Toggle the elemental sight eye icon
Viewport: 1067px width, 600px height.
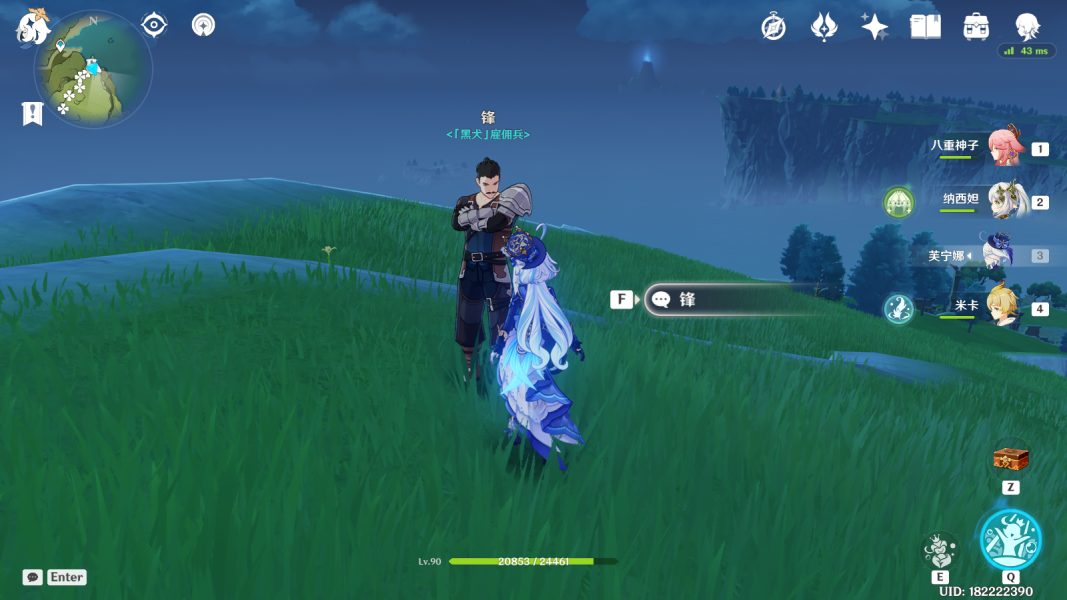tap(154, 25)
